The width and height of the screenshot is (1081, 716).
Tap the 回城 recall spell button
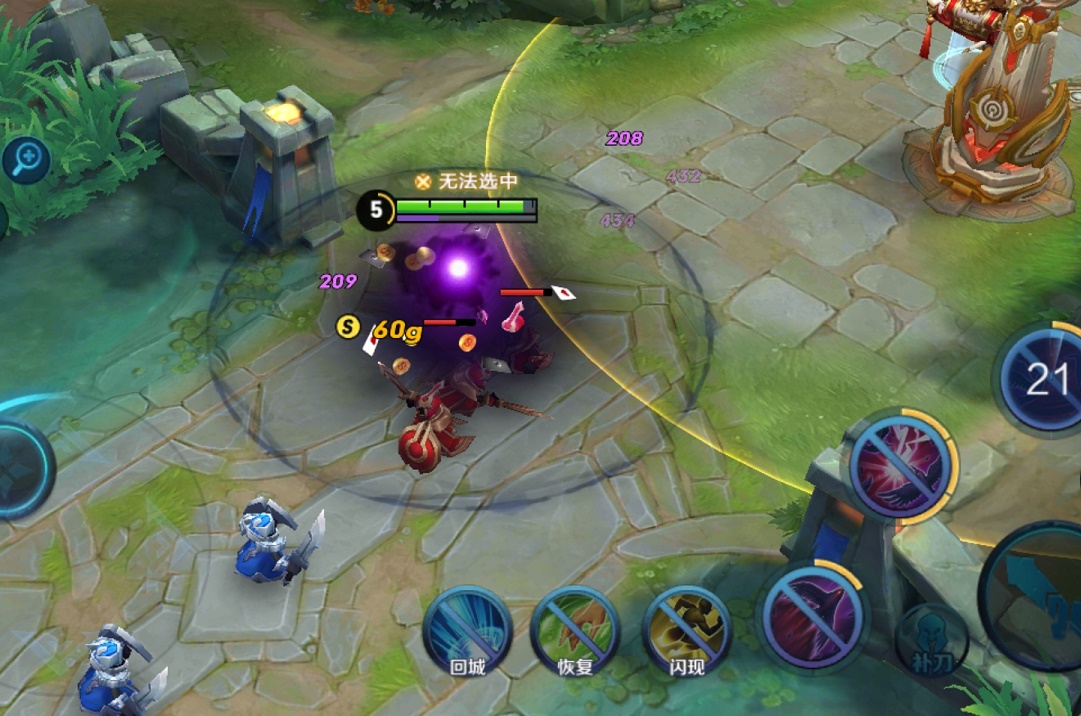coord(467,628)
